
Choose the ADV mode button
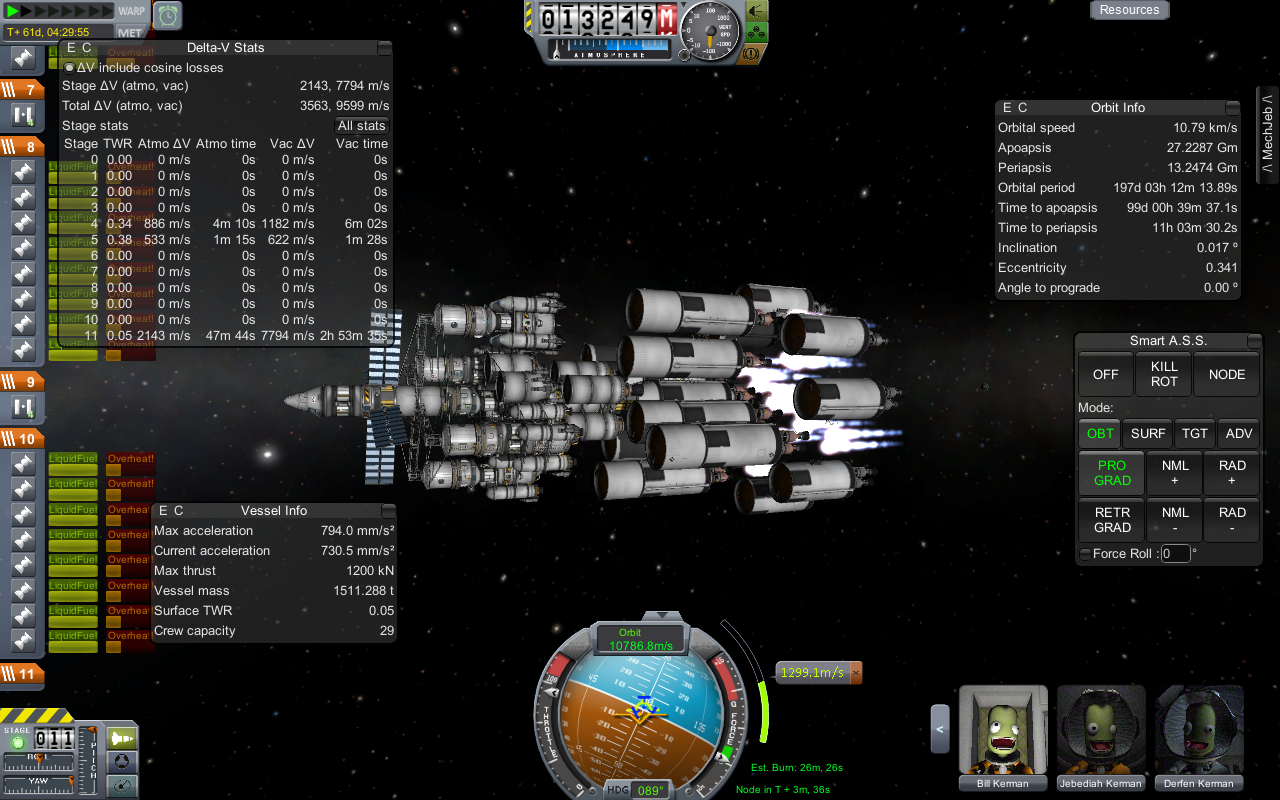click(1238, 433)
